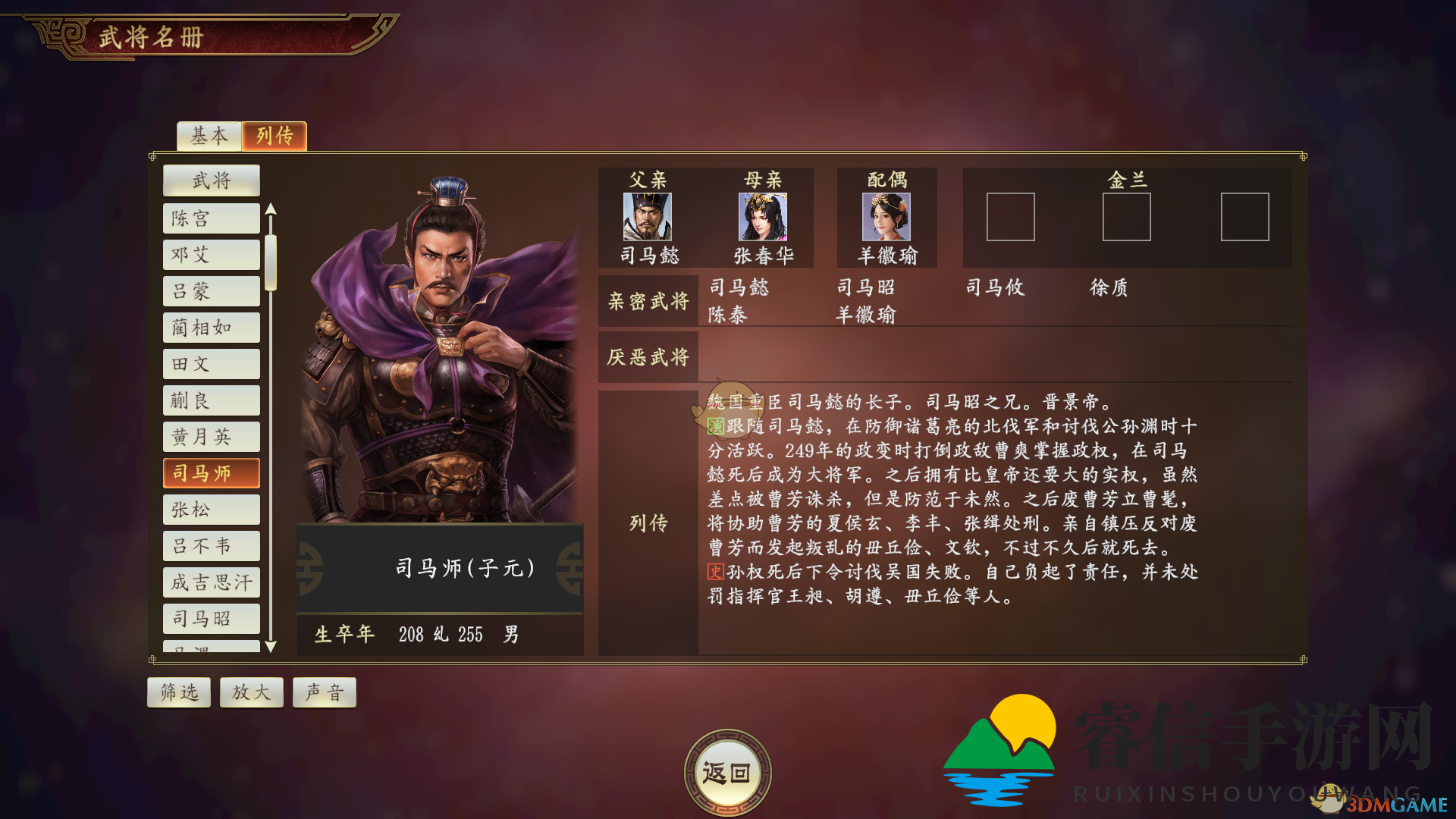
Task: Open mother 张春华's portrait thumbnail
Action: coord(761,219)
